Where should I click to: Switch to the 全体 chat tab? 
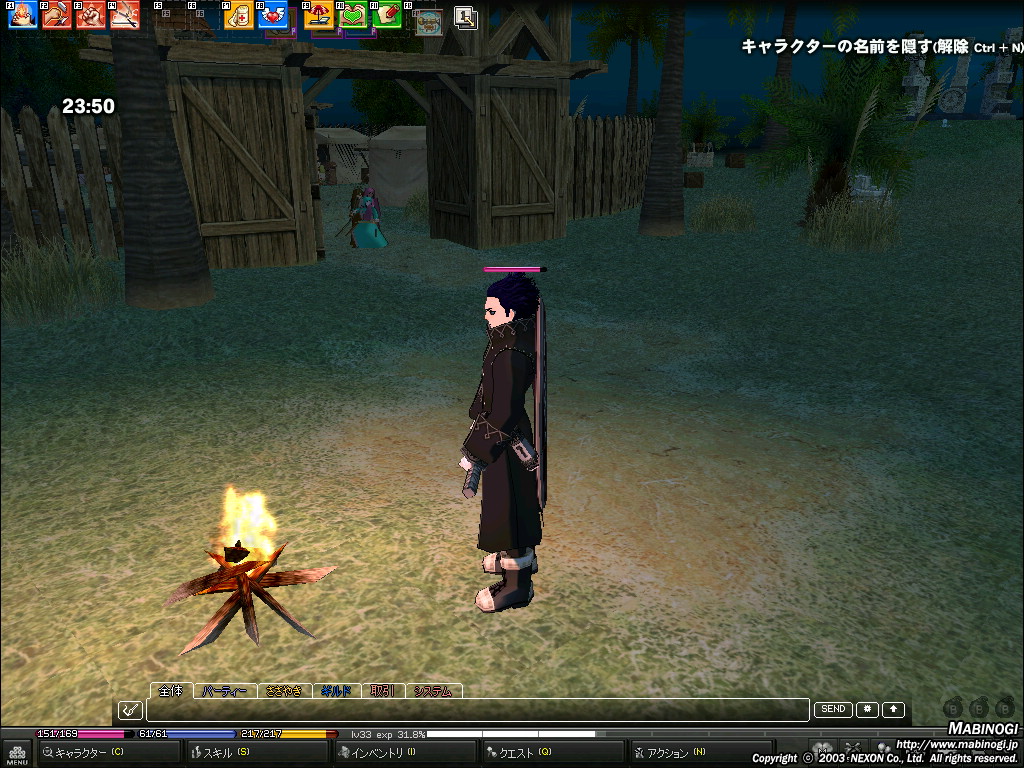tap(172, 691)
